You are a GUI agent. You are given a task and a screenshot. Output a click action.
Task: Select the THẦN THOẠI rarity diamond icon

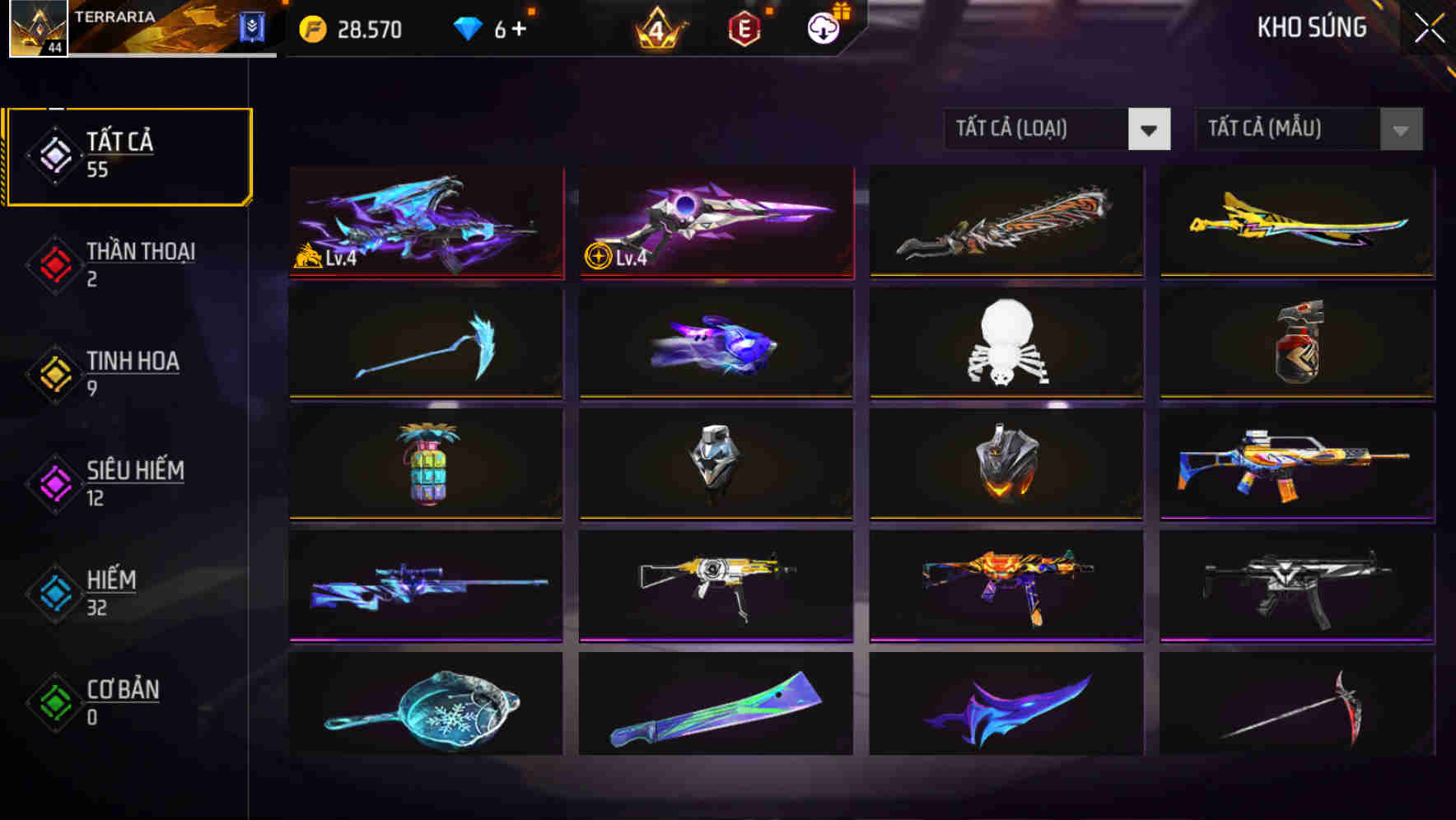click(54, 263)
